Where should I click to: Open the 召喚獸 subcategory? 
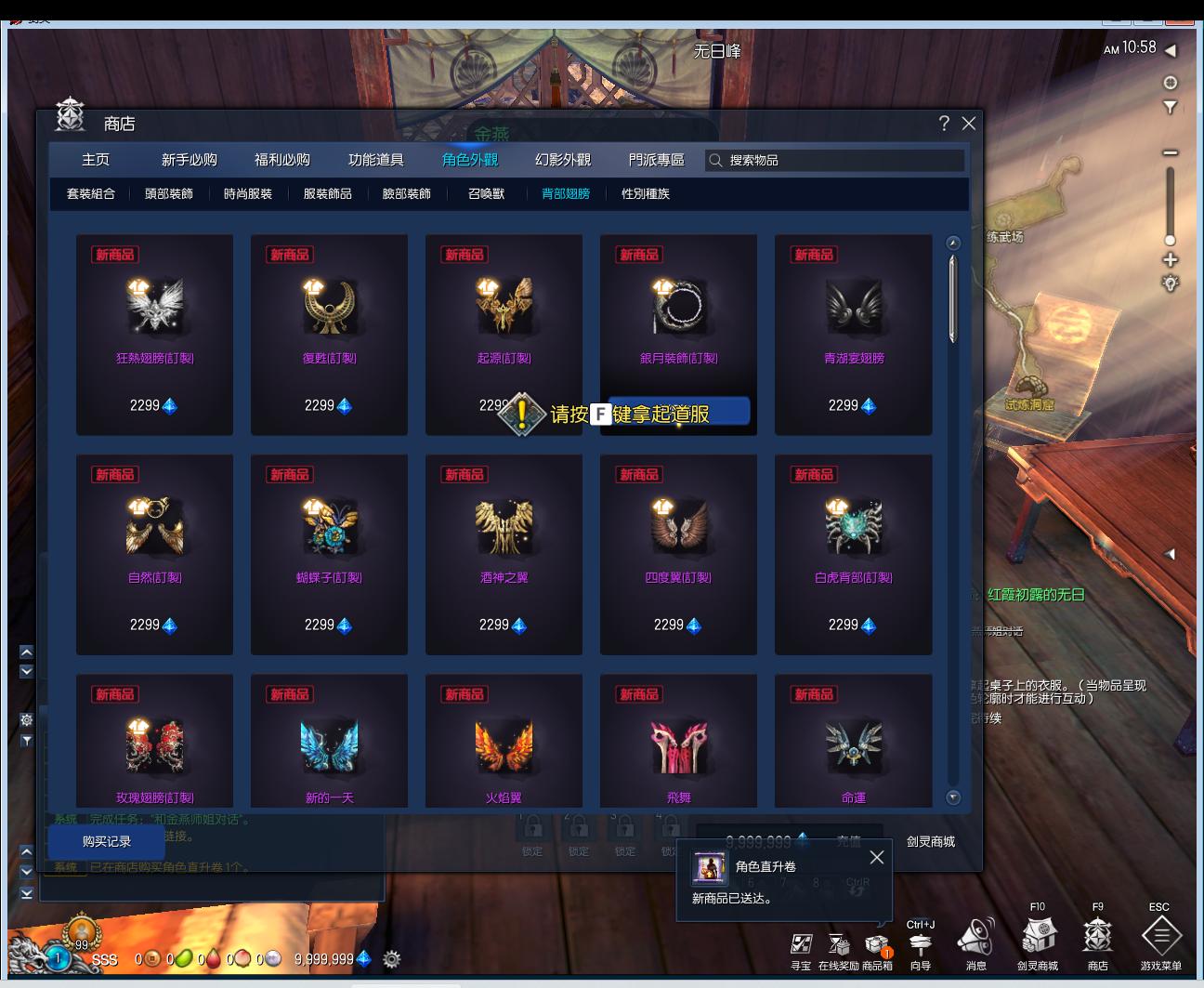[486, 194]
